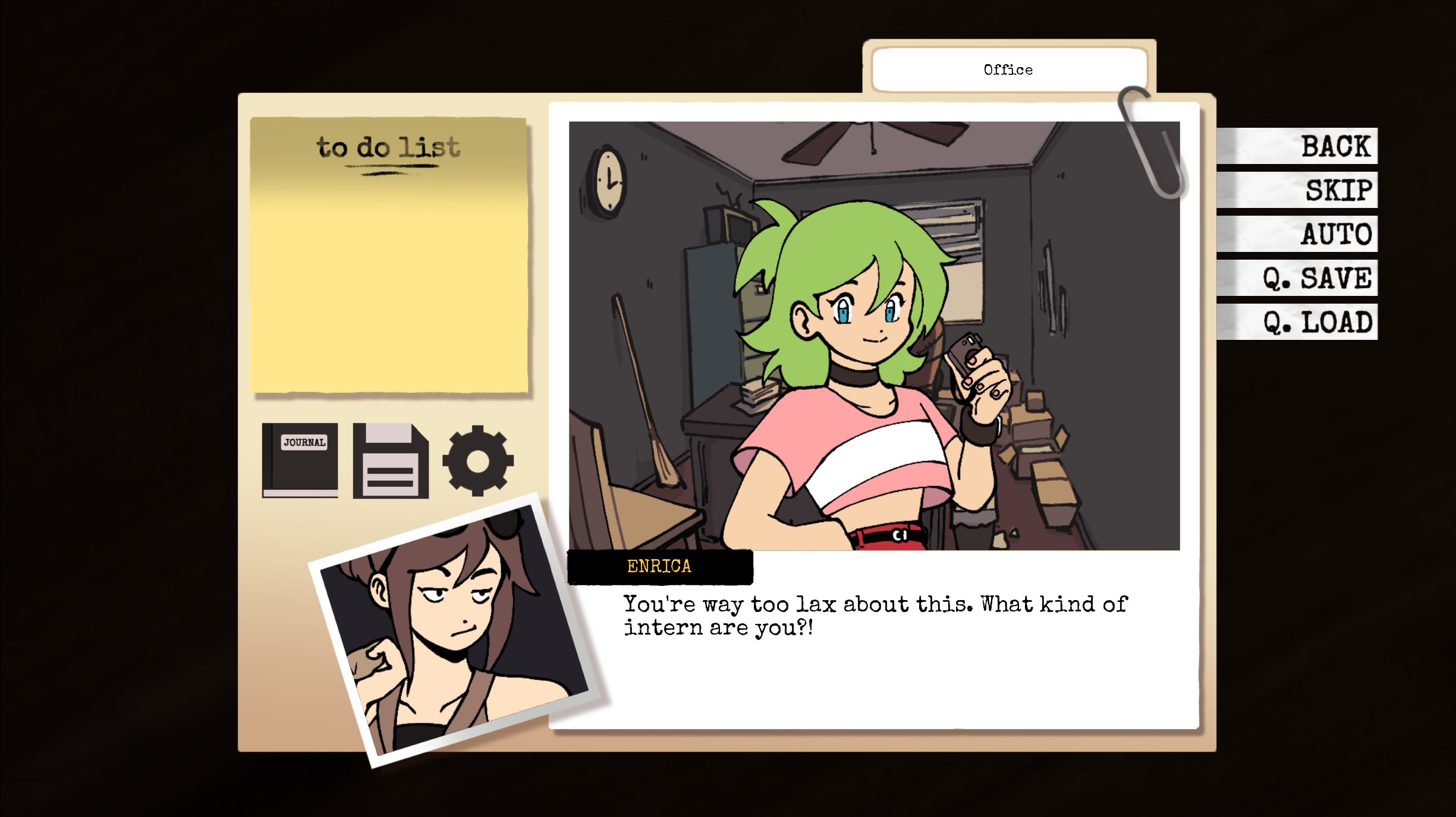Image resolution: width=1456 pixels, height=817 pixels.
Task: Open the Journal book
Action: [x=300, y=460]
